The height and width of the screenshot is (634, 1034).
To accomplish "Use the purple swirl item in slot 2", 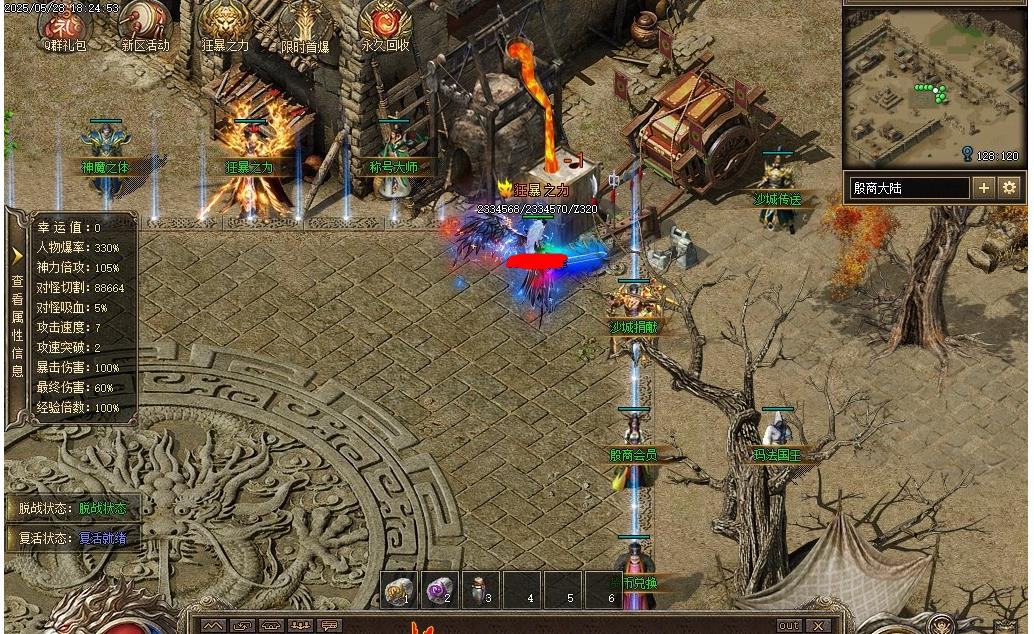I will pos(440,590).
